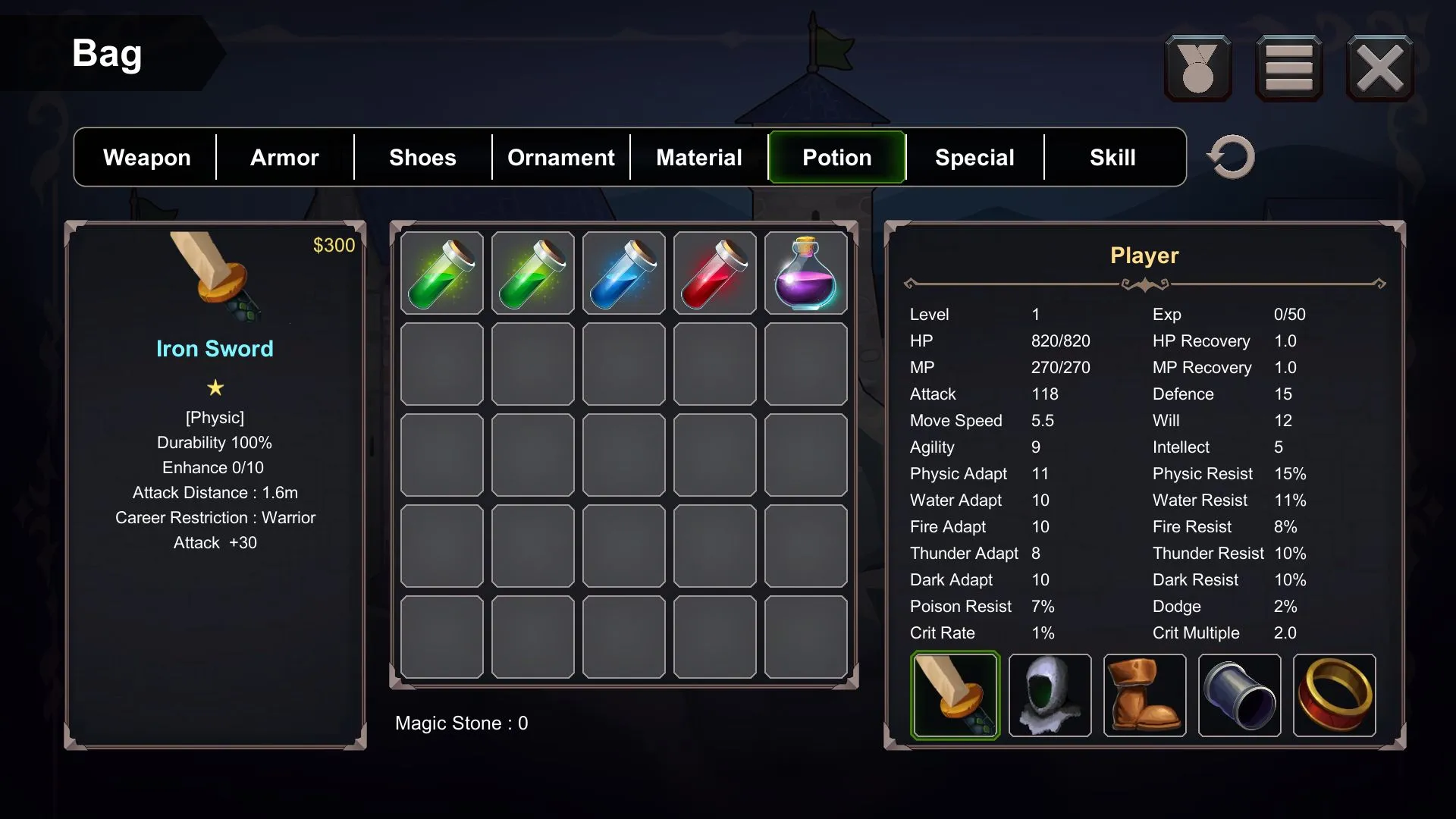Viewport: 1456px width, 819px height.
Task: Switch to the Skill tab
Action: point(1112,157)
